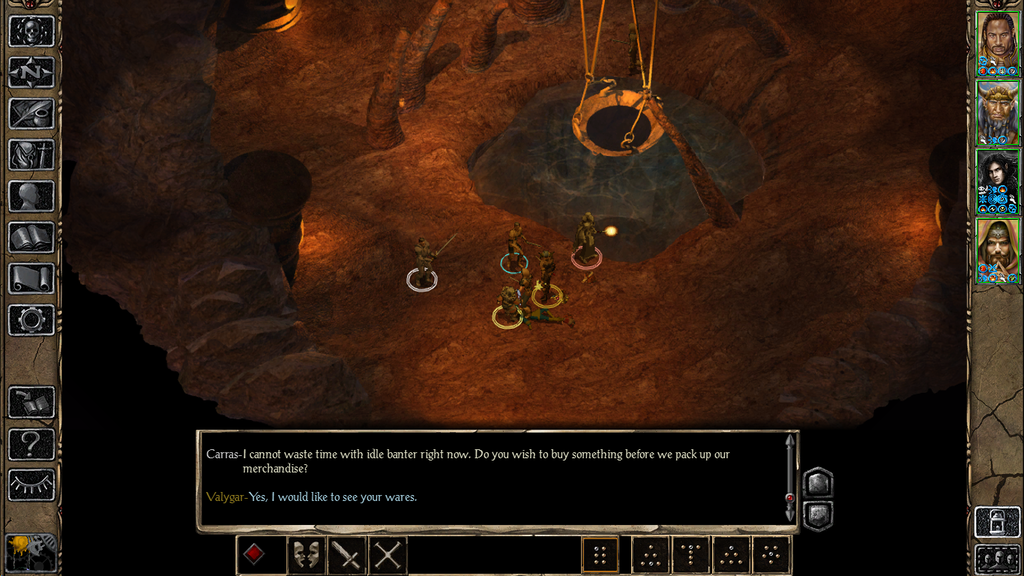
Task: Select the black-haired pale character portrait
Action: pos(997,179)
